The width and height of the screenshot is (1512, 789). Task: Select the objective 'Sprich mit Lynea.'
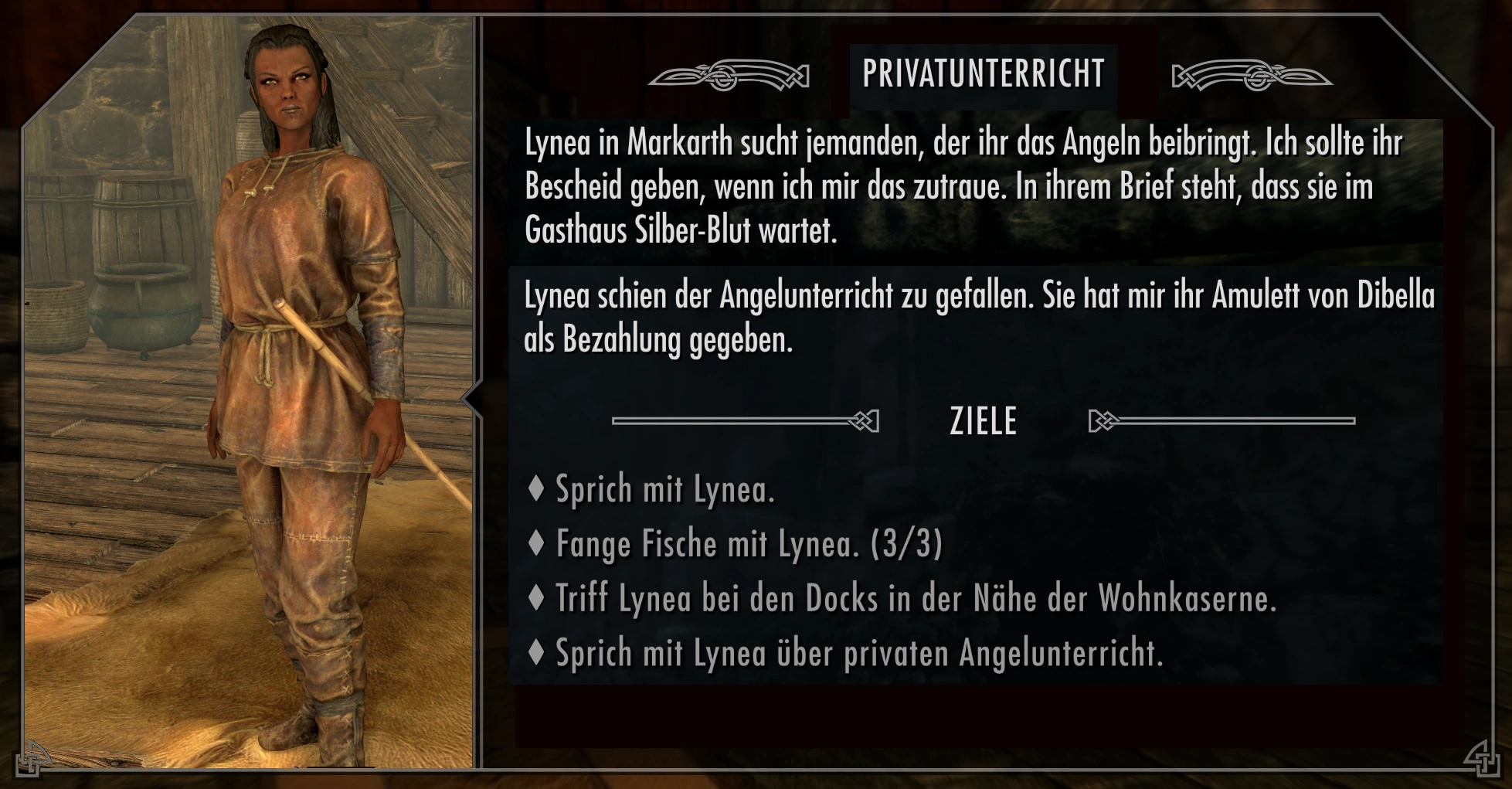point(664,490)
